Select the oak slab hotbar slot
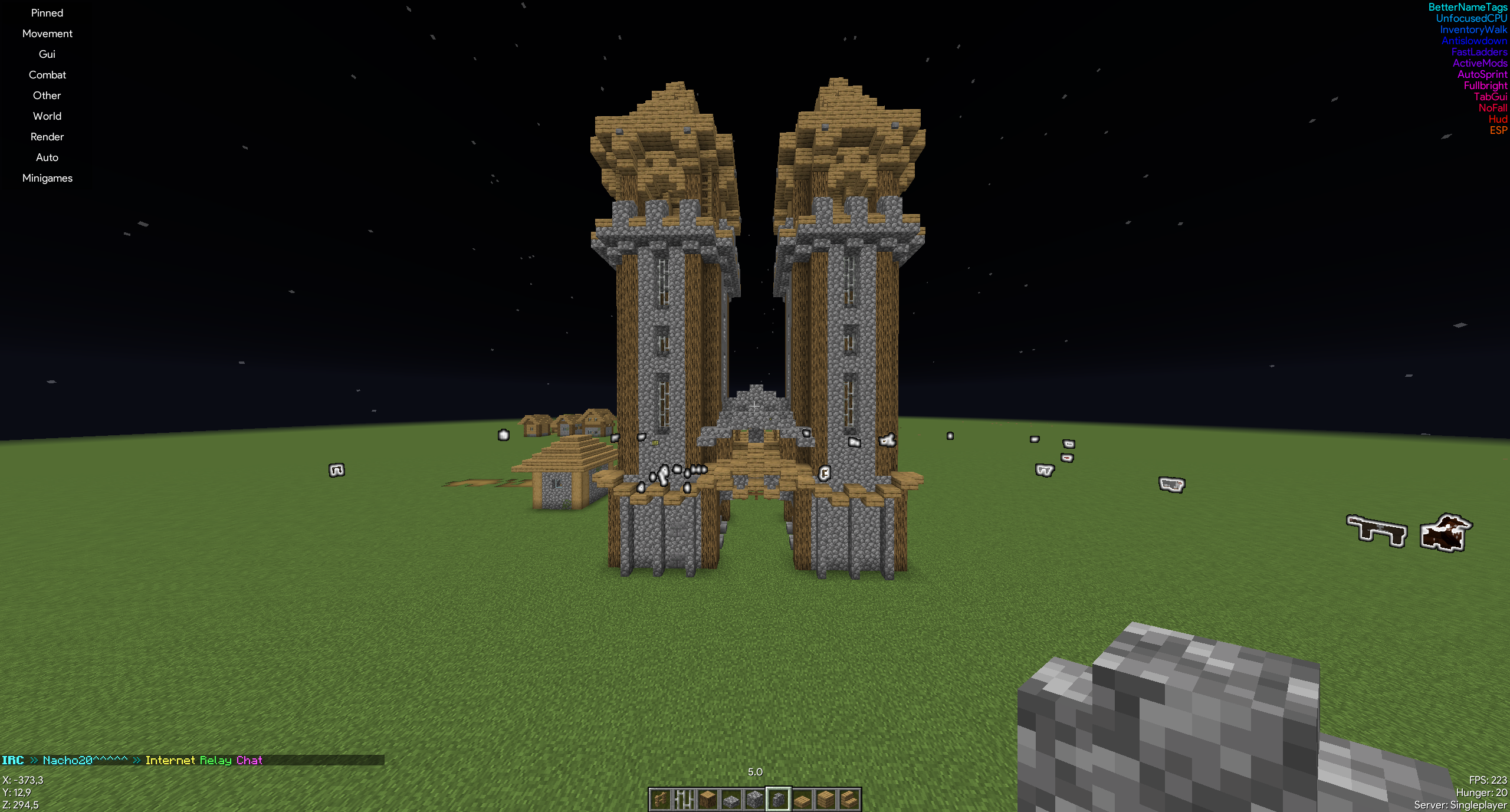The height and width of the screenshot is (812, 1510). pos(802,800)
